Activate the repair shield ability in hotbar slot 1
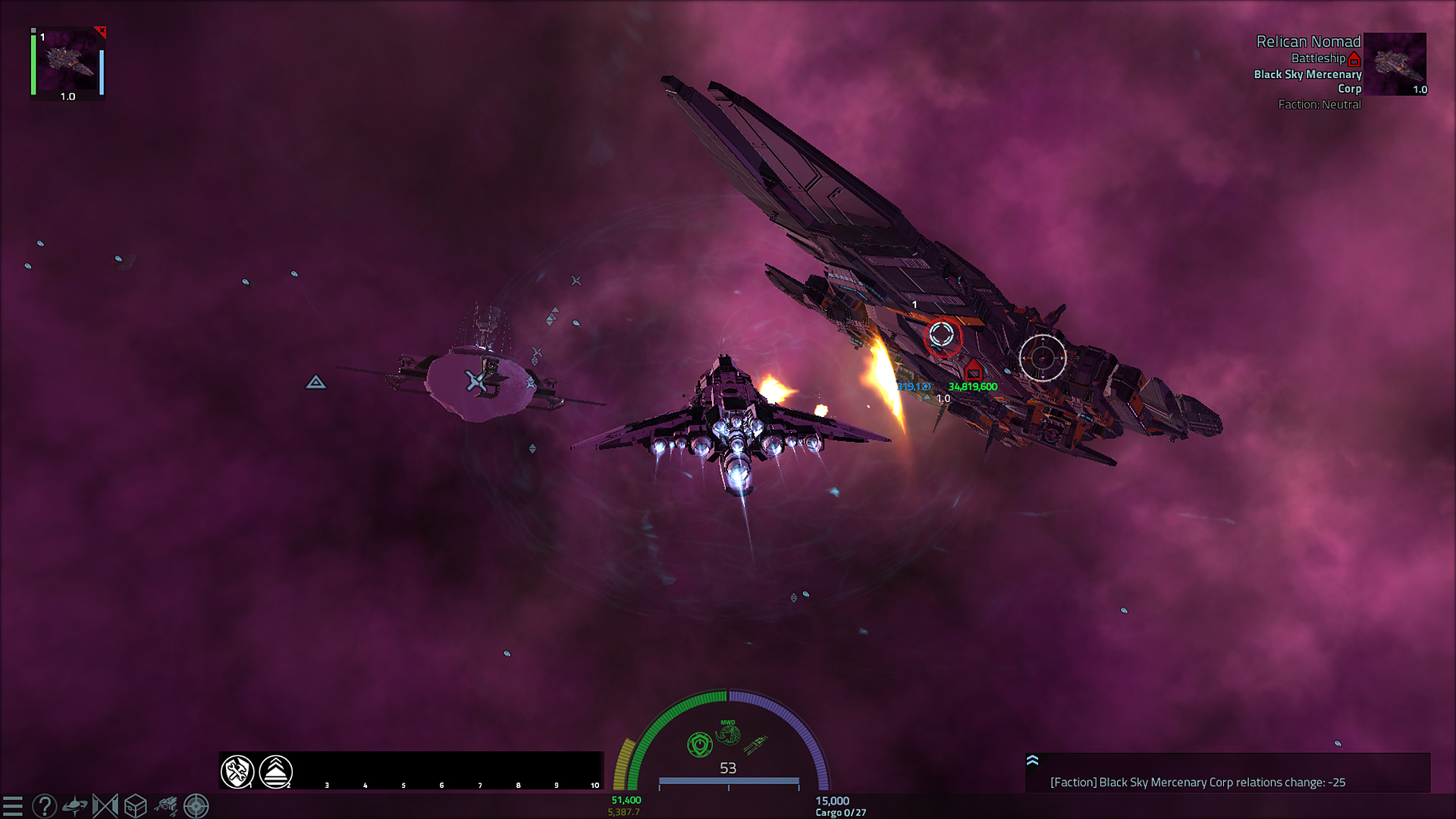 [239, 771]
